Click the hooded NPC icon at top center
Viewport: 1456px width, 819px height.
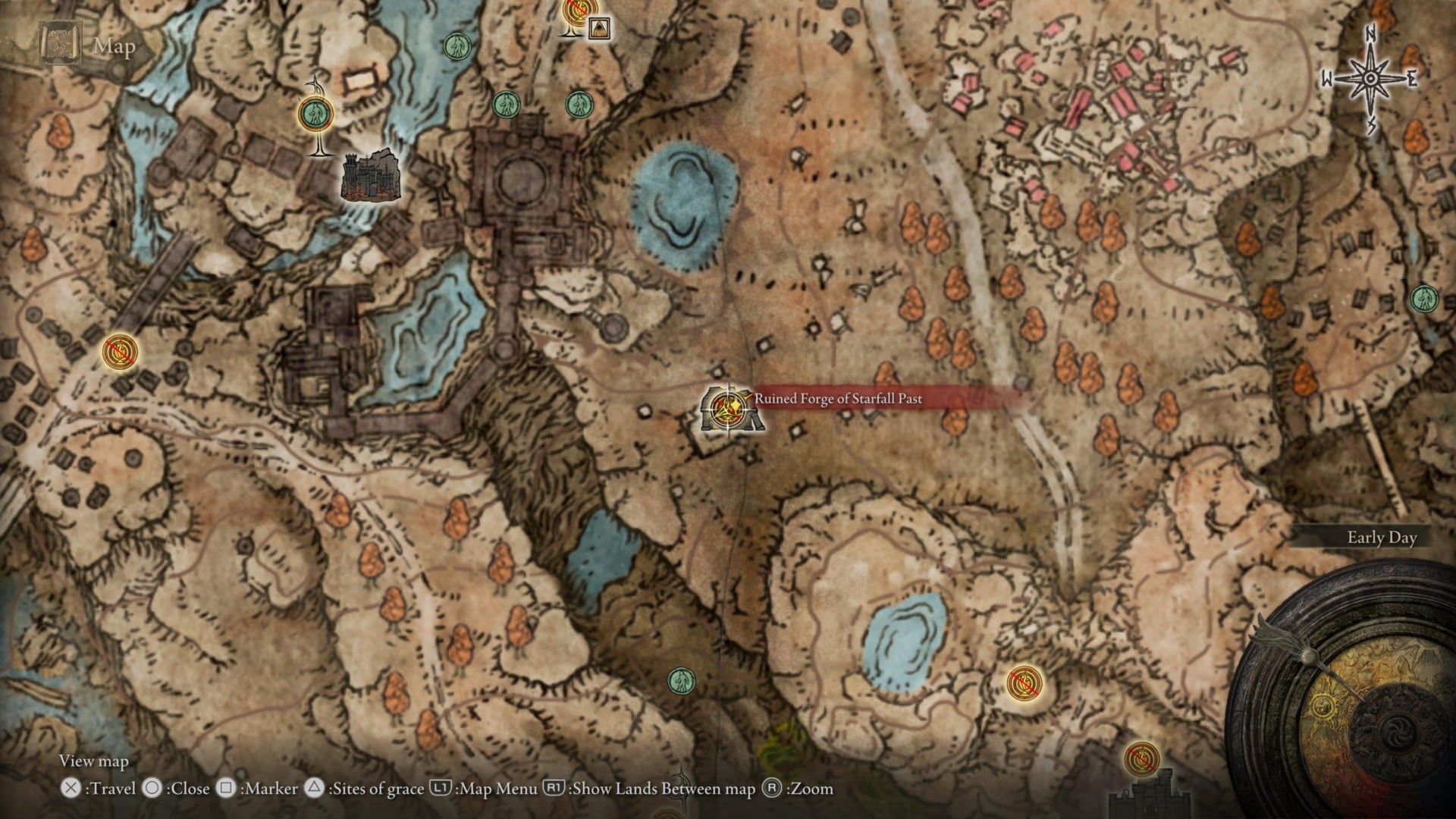click(598, 30)
